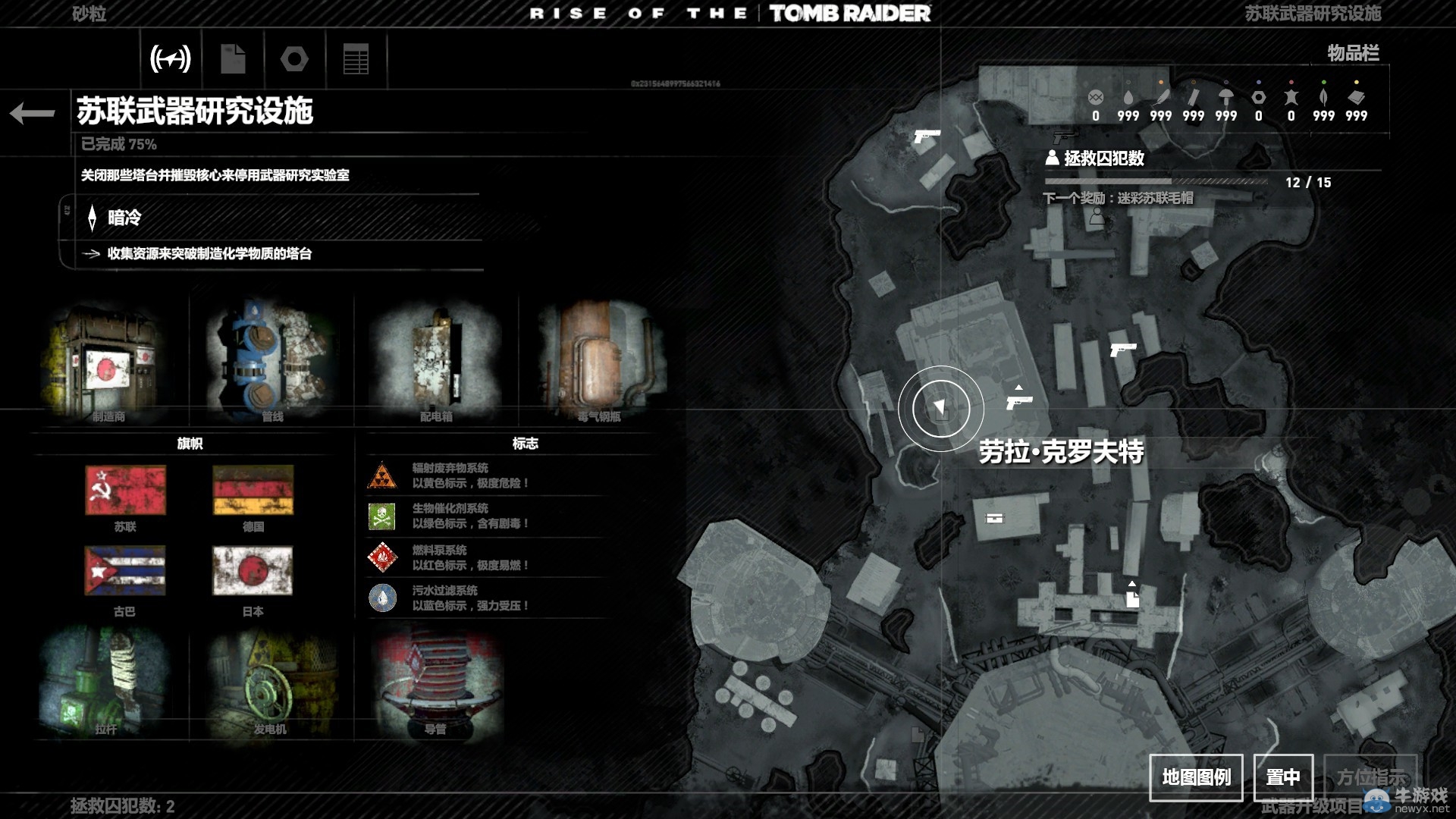
Task: Choose the 管线 pipeline thumbnail
Action: click(x=271, y=362)
